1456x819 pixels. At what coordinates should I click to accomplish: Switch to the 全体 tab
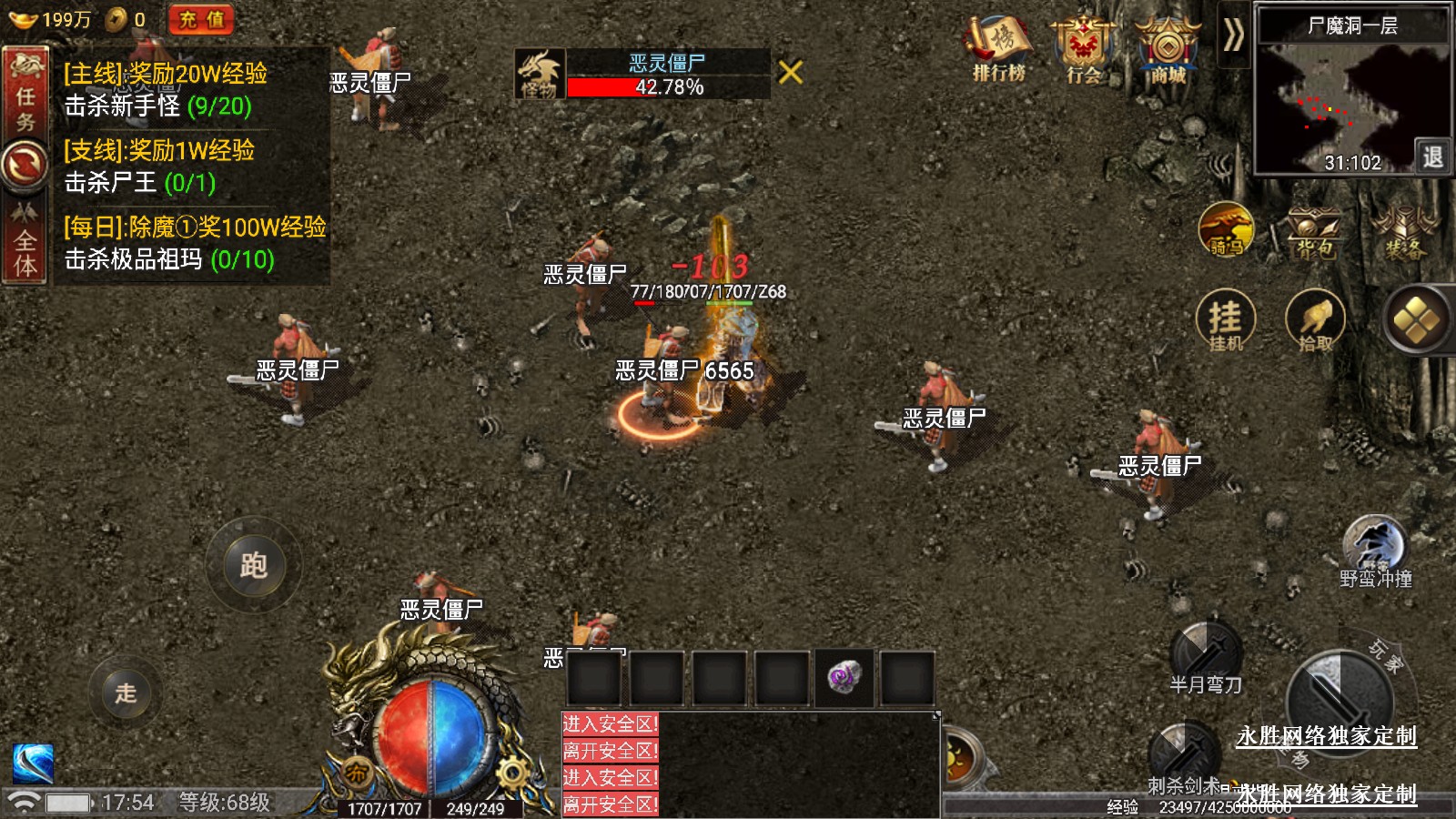[25, 244]
